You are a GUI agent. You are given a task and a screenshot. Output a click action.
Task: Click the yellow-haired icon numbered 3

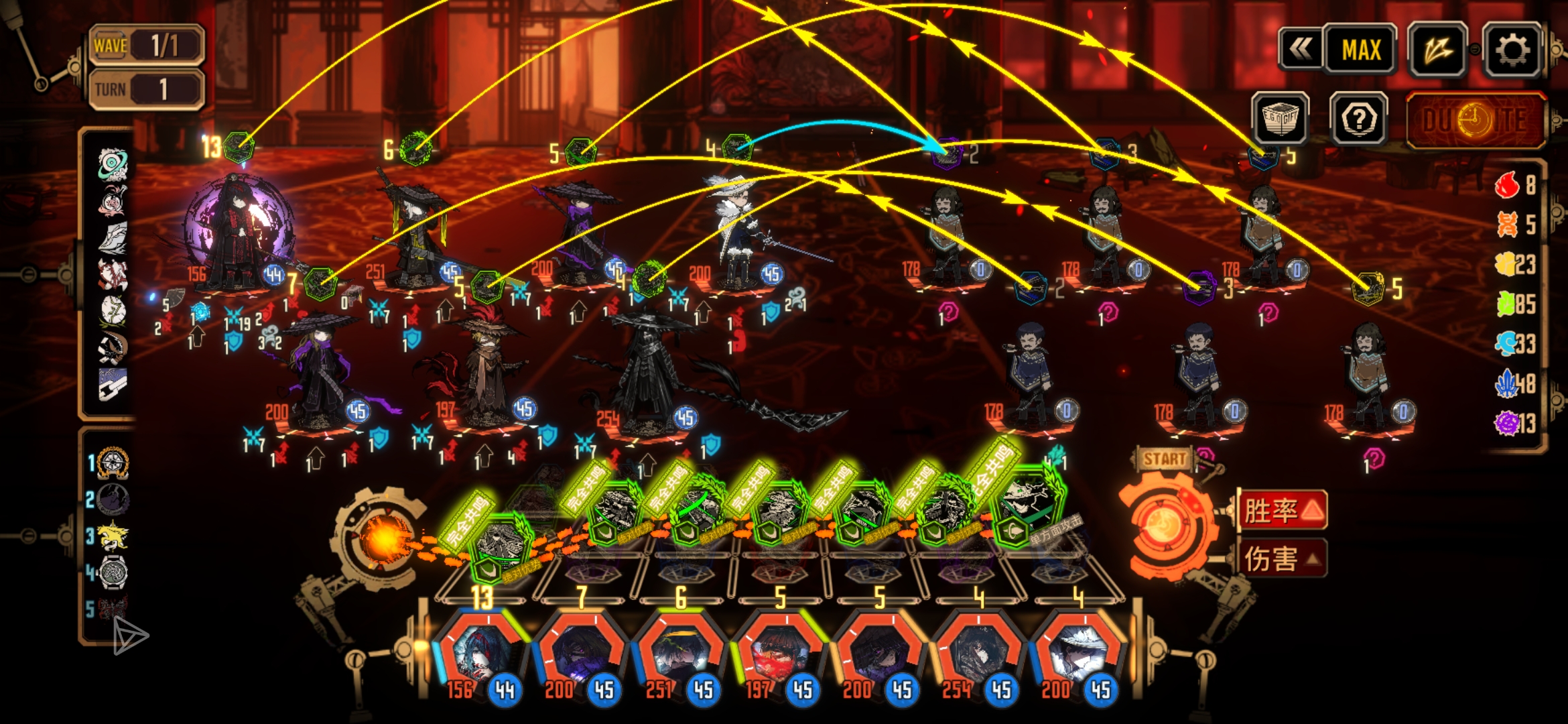tap(112, 536)
